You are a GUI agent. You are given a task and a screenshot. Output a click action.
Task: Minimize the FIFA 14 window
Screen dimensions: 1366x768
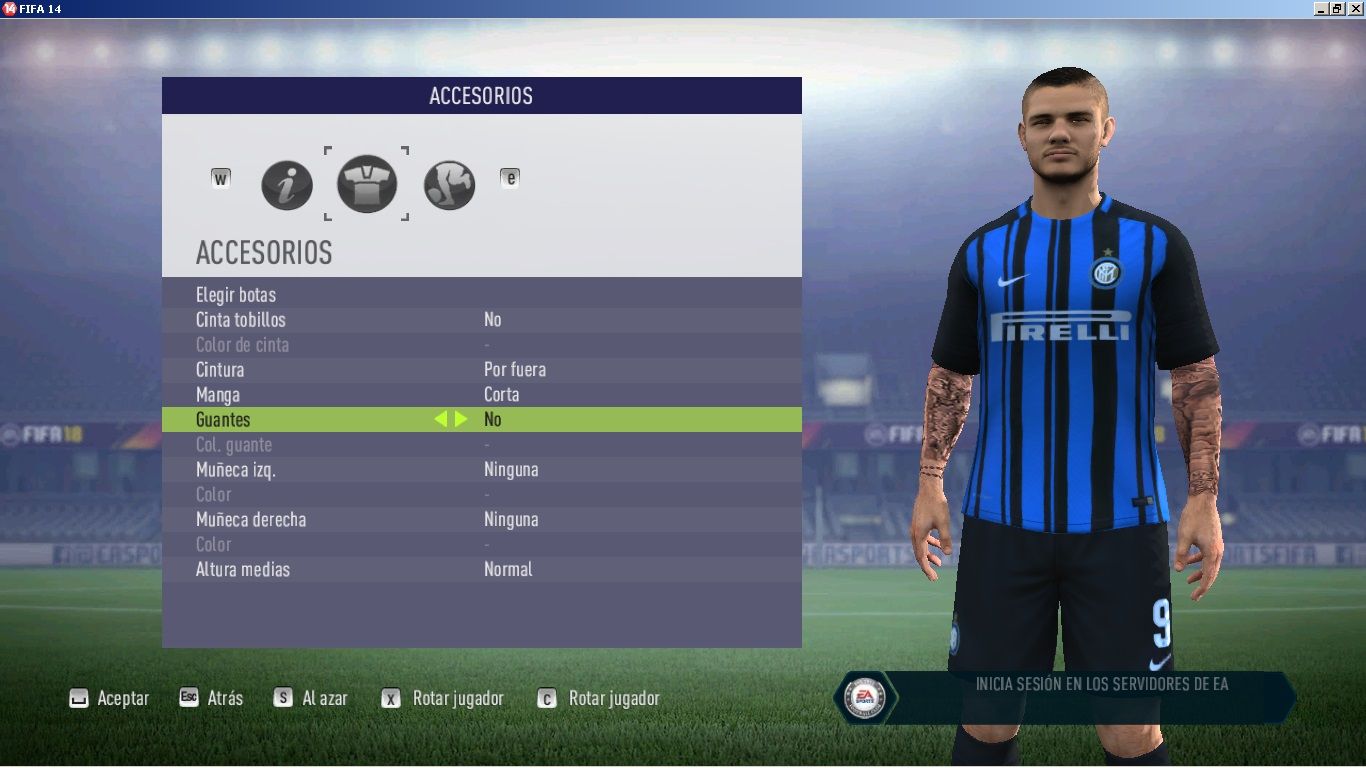pyautogui.click(x=1321, y=9)
